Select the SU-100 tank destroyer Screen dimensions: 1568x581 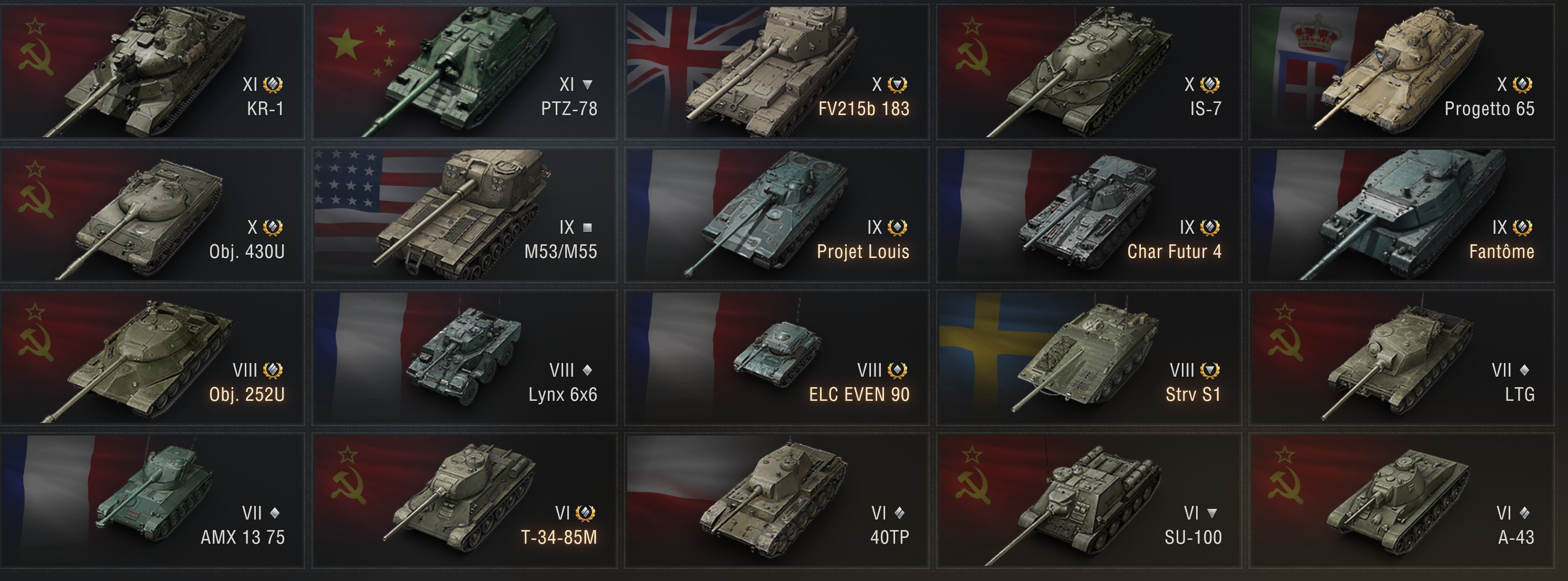coord(1089,501)
